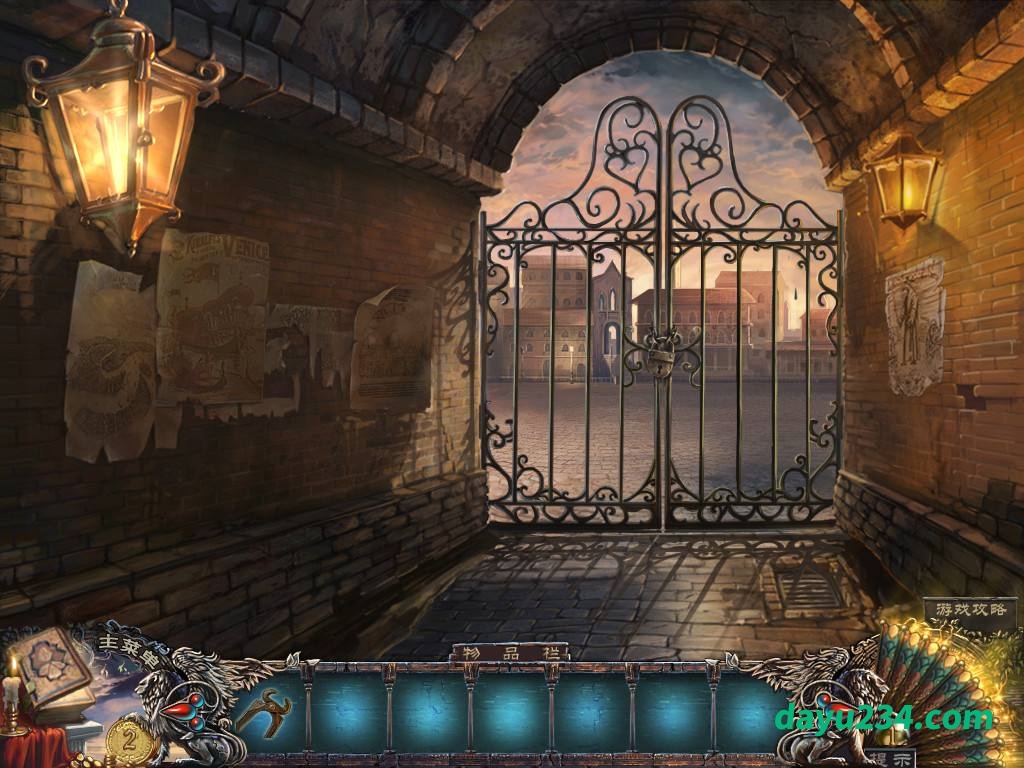Click the gold coin counter showing 2
Viewport: 1024px width, 768px height.
(x=129, y=740)
